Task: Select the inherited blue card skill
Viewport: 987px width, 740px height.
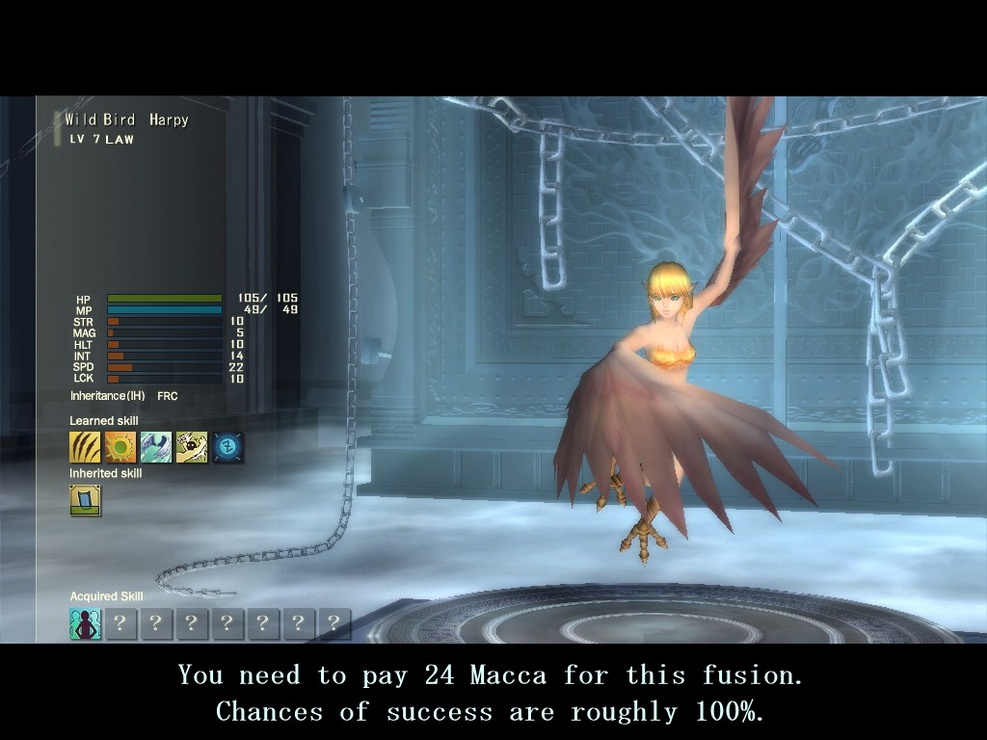Action: (x=85, y=500)
